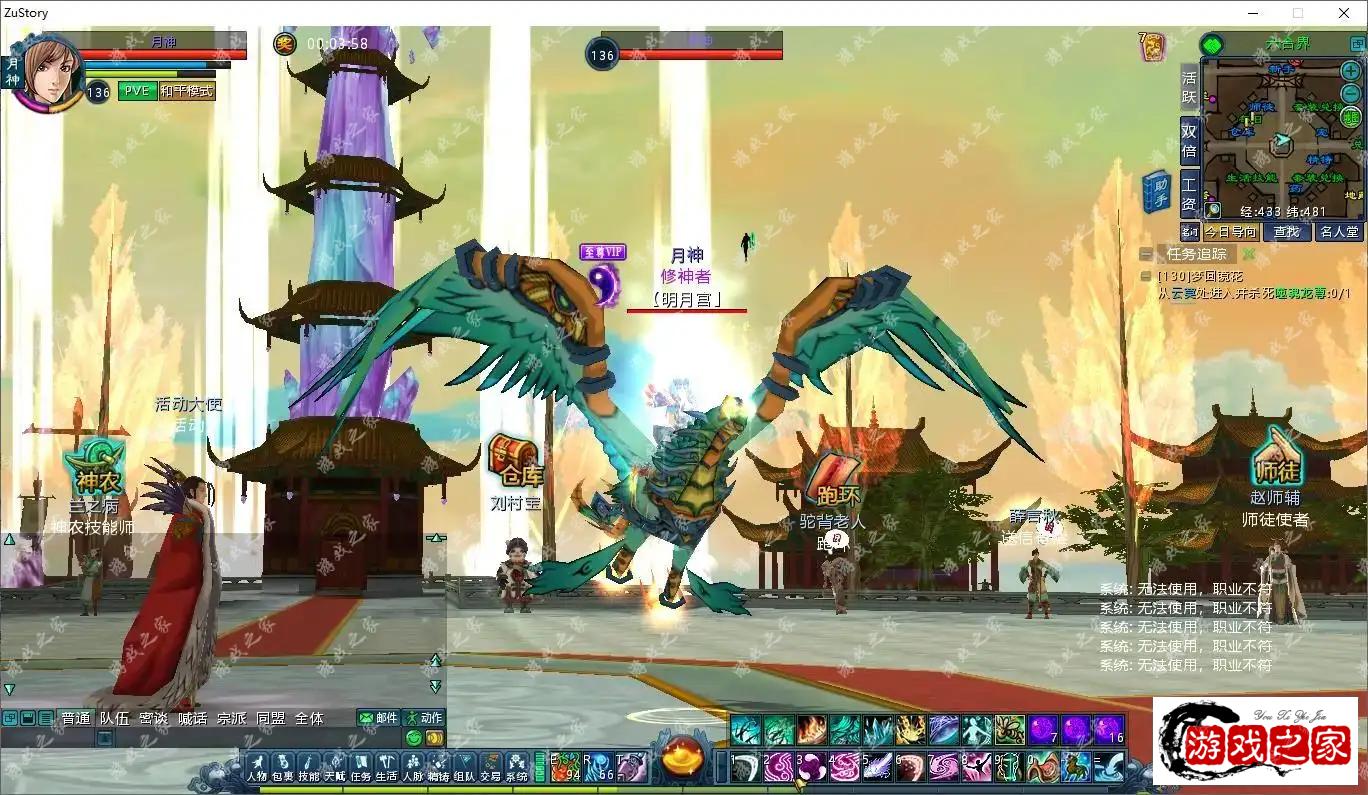Toggle the PVE mode button
This screenshot has height=795, width=1368.
click(x=137, y=91)
